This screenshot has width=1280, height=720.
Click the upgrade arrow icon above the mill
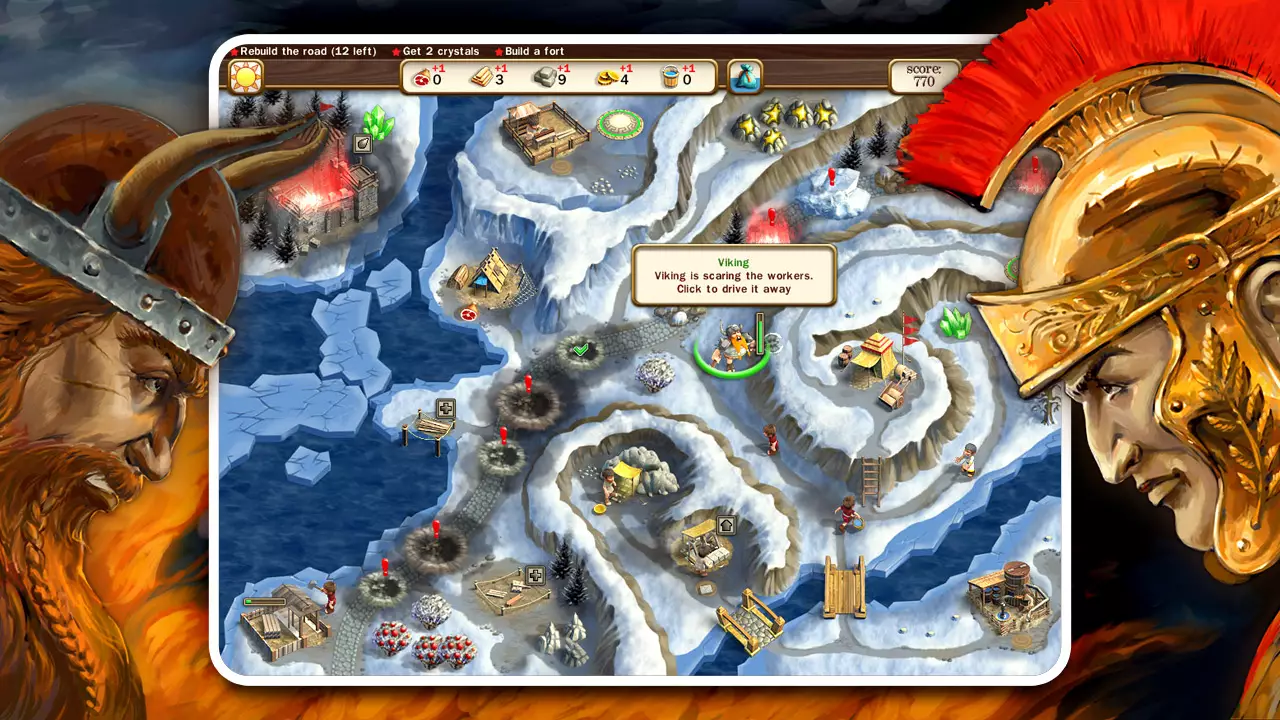726,525
